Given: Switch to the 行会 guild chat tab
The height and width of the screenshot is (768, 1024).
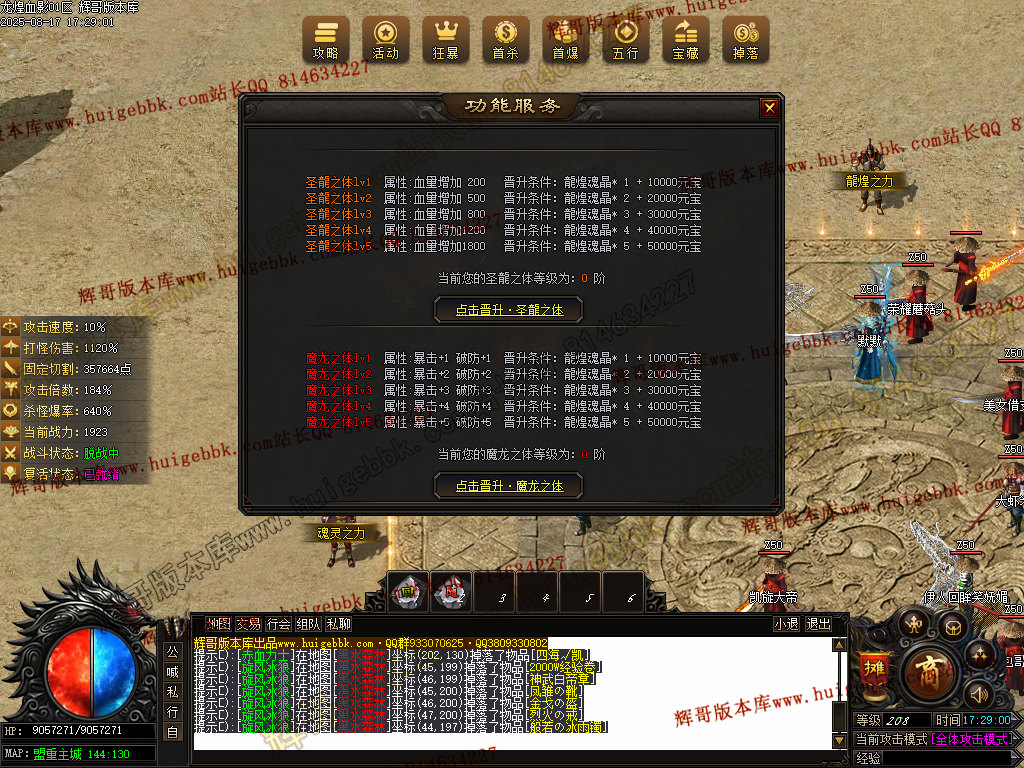Looking at the screenshot, I should [x=278, y=624].
